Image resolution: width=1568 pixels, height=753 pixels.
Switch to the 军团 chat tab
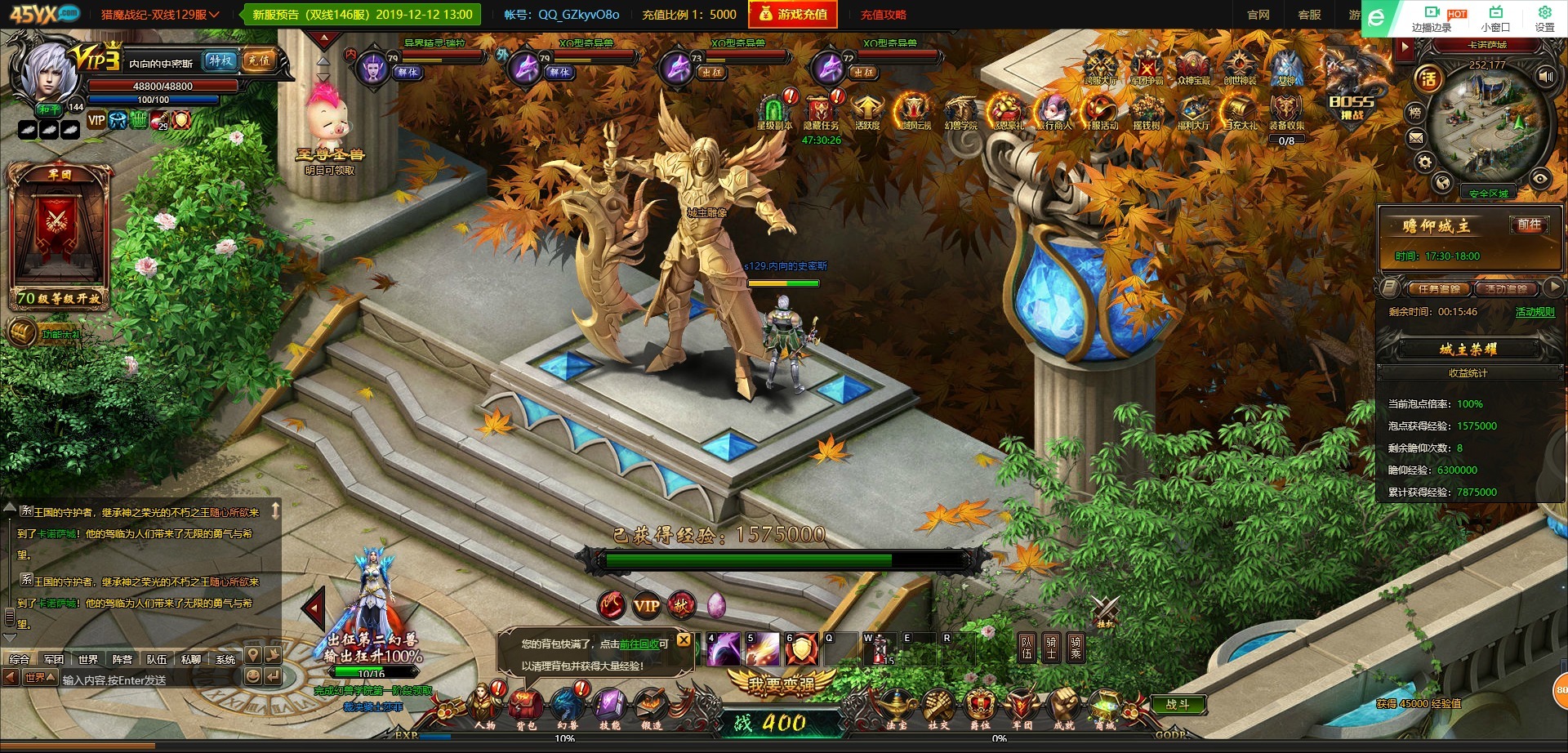pos(54,659)
